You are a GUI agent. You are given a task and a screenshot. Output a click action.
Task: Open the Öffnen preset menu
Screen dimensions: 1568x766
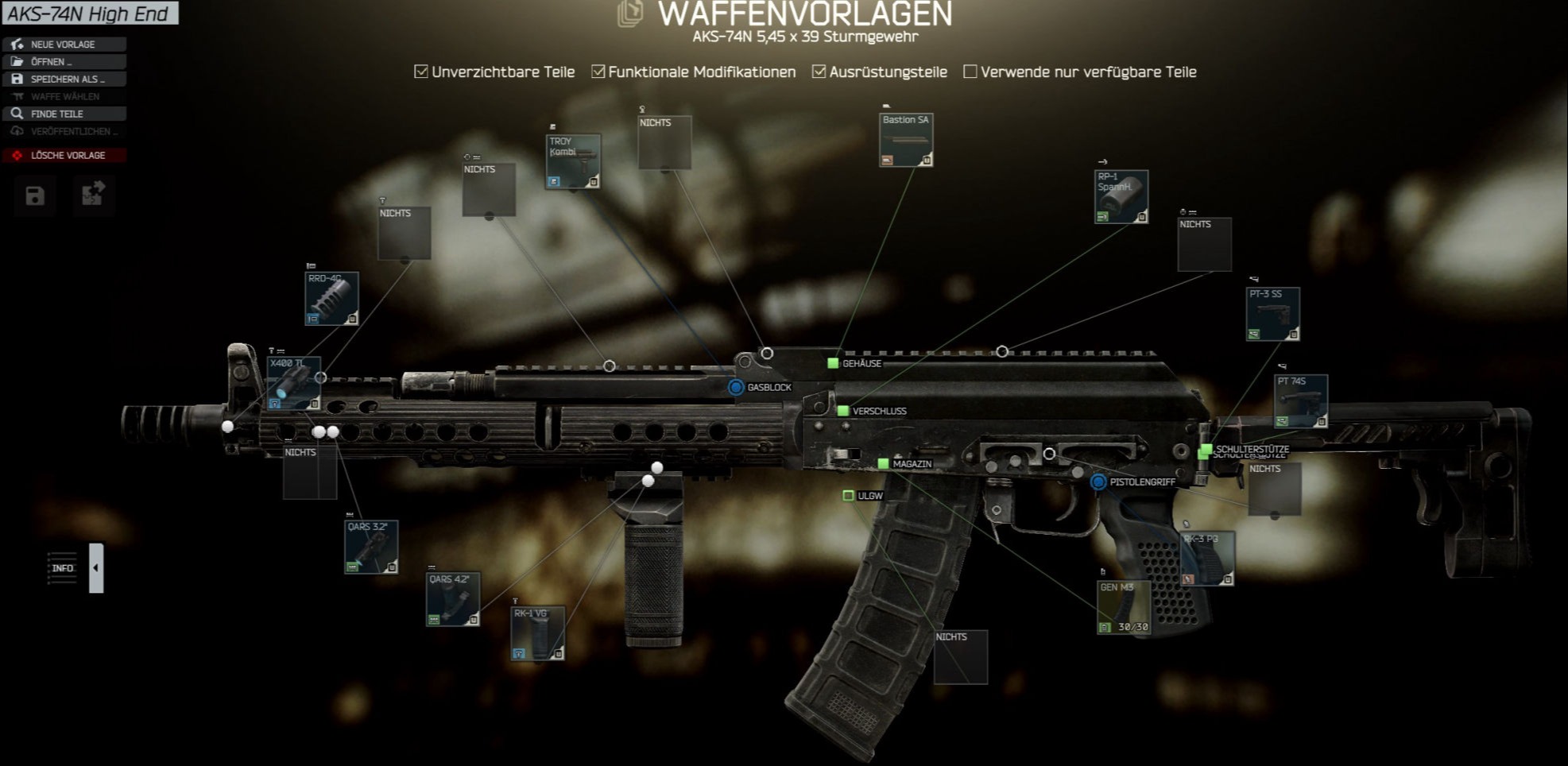click(x=64, y=62)
